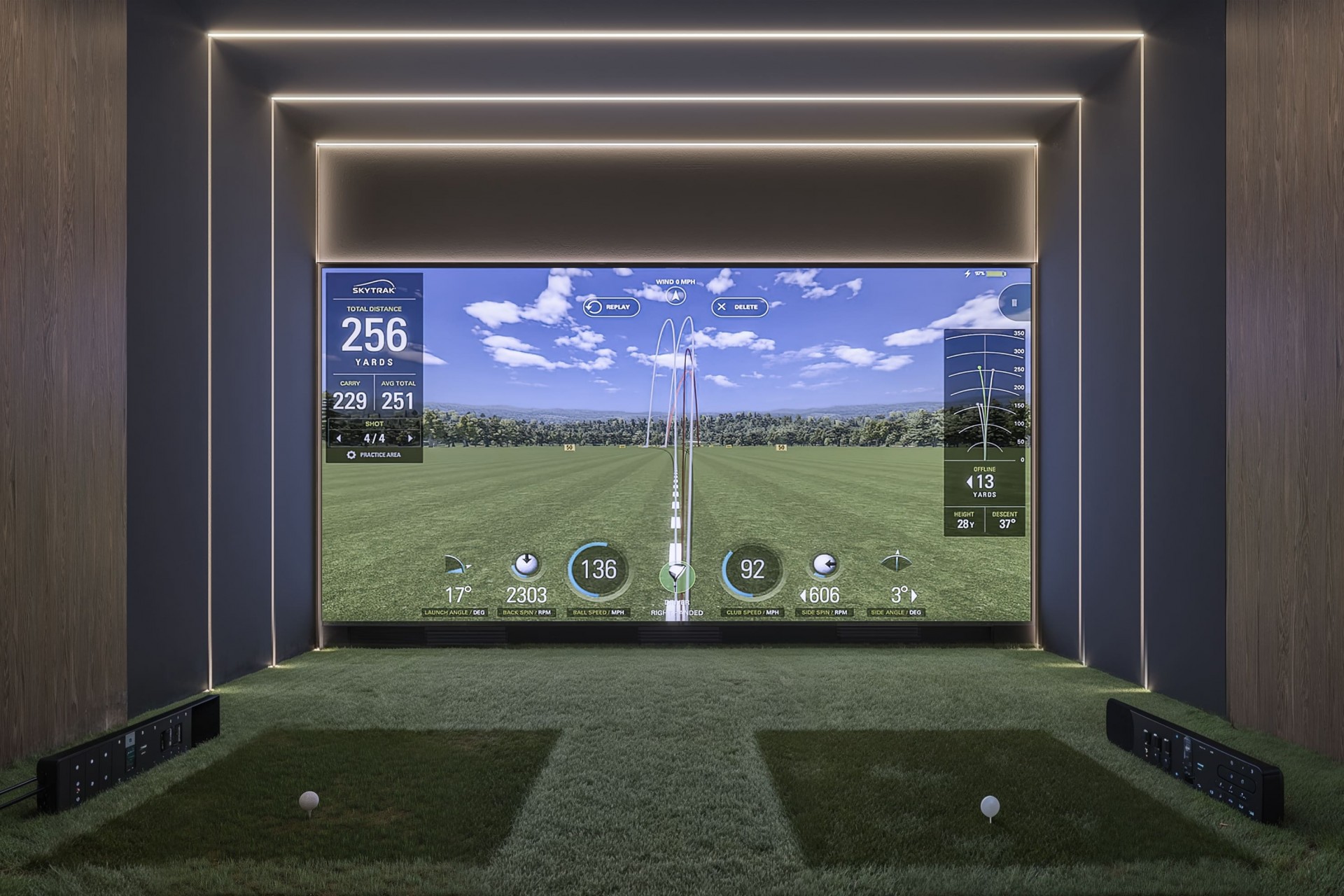
Task: Select the Club Speed 92 MPH dial
Action: (x=751, y=570)
